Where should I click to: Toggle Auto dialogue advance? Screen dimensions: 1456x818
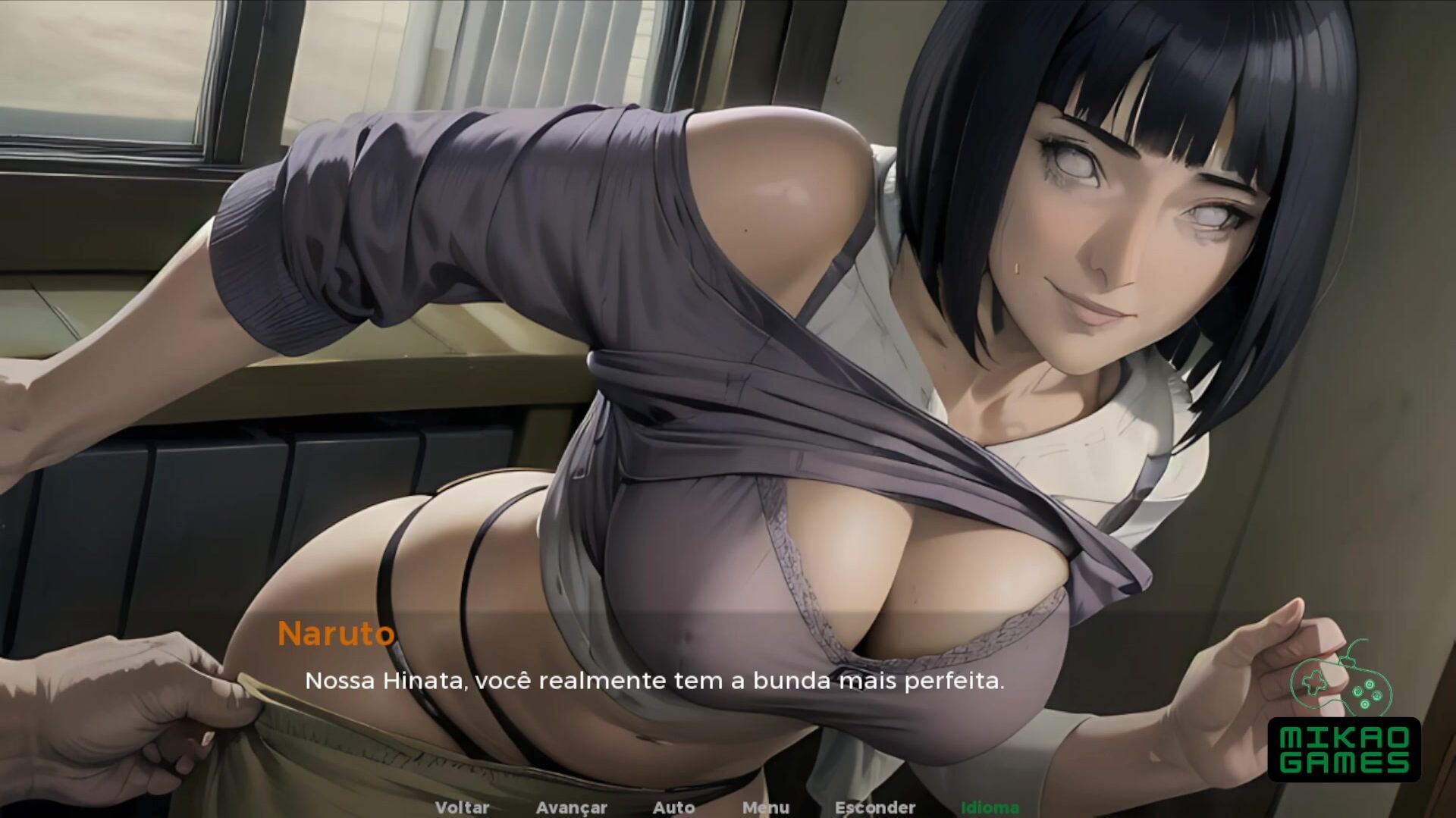click(673, 807)
